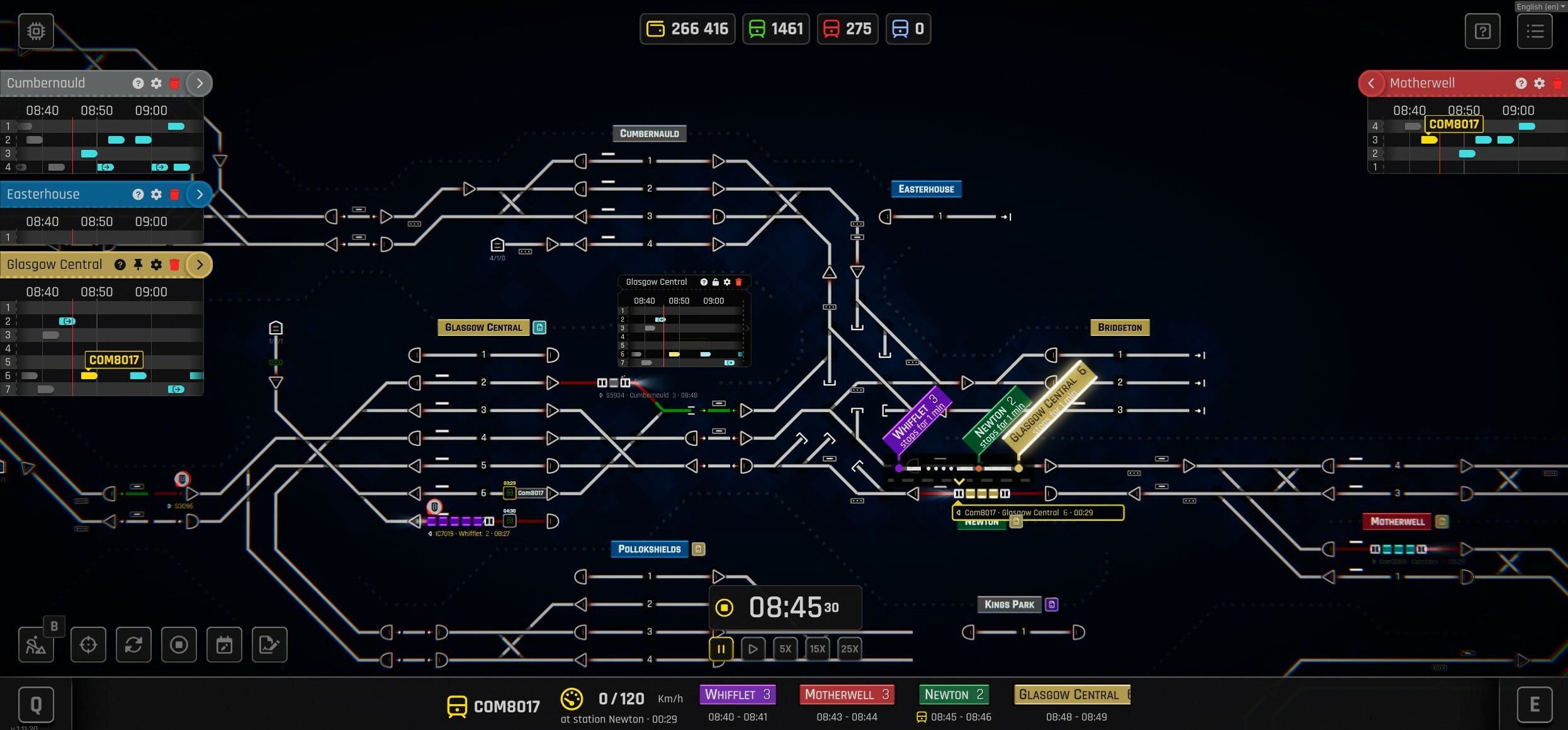This screenshot has width=1568, height=730.
Task: Open the contract editor tool
Action: coord(269,644)
